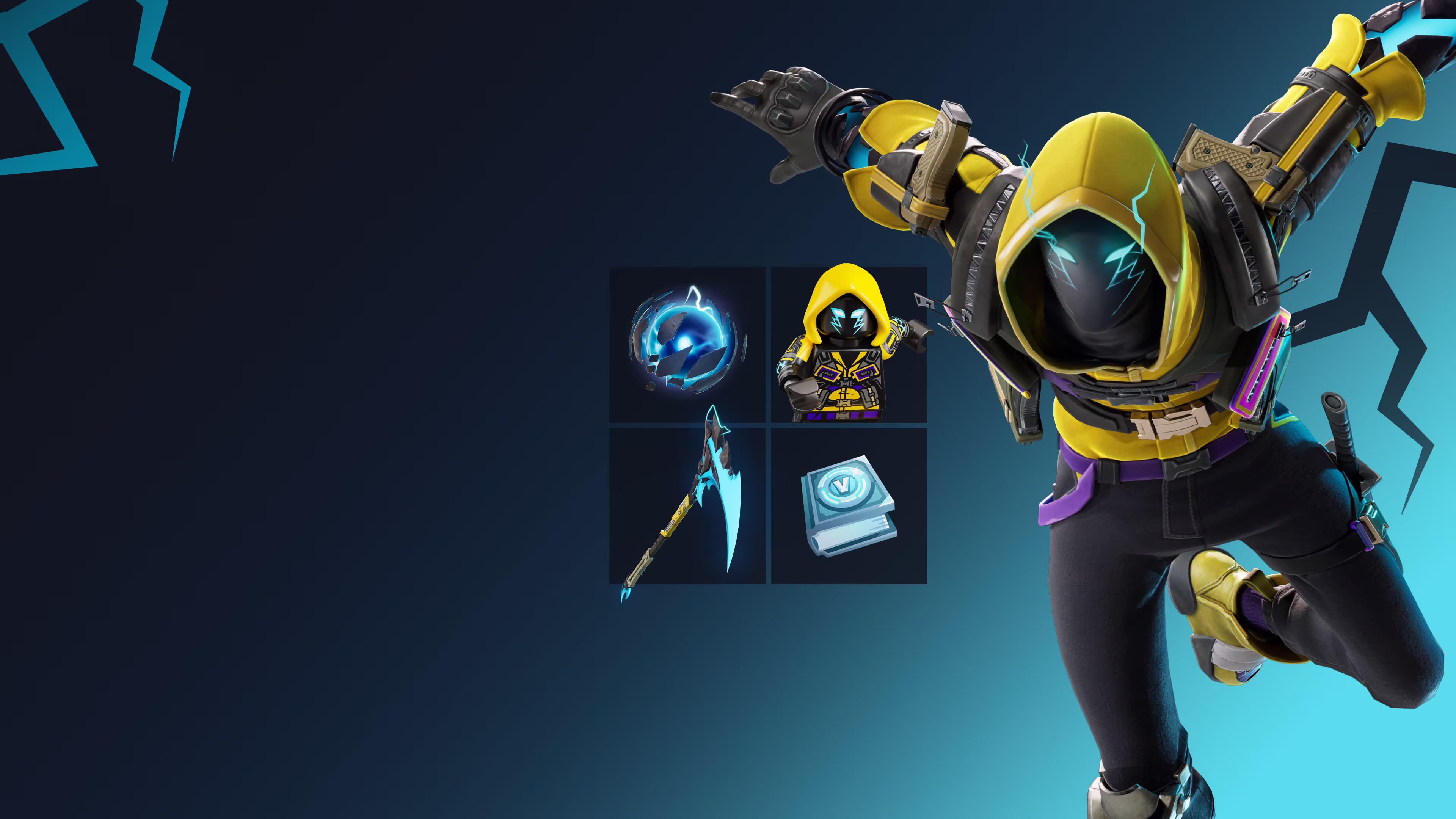Open the V-Bucks book tile
1456x819 pixels.
(849, 506)
